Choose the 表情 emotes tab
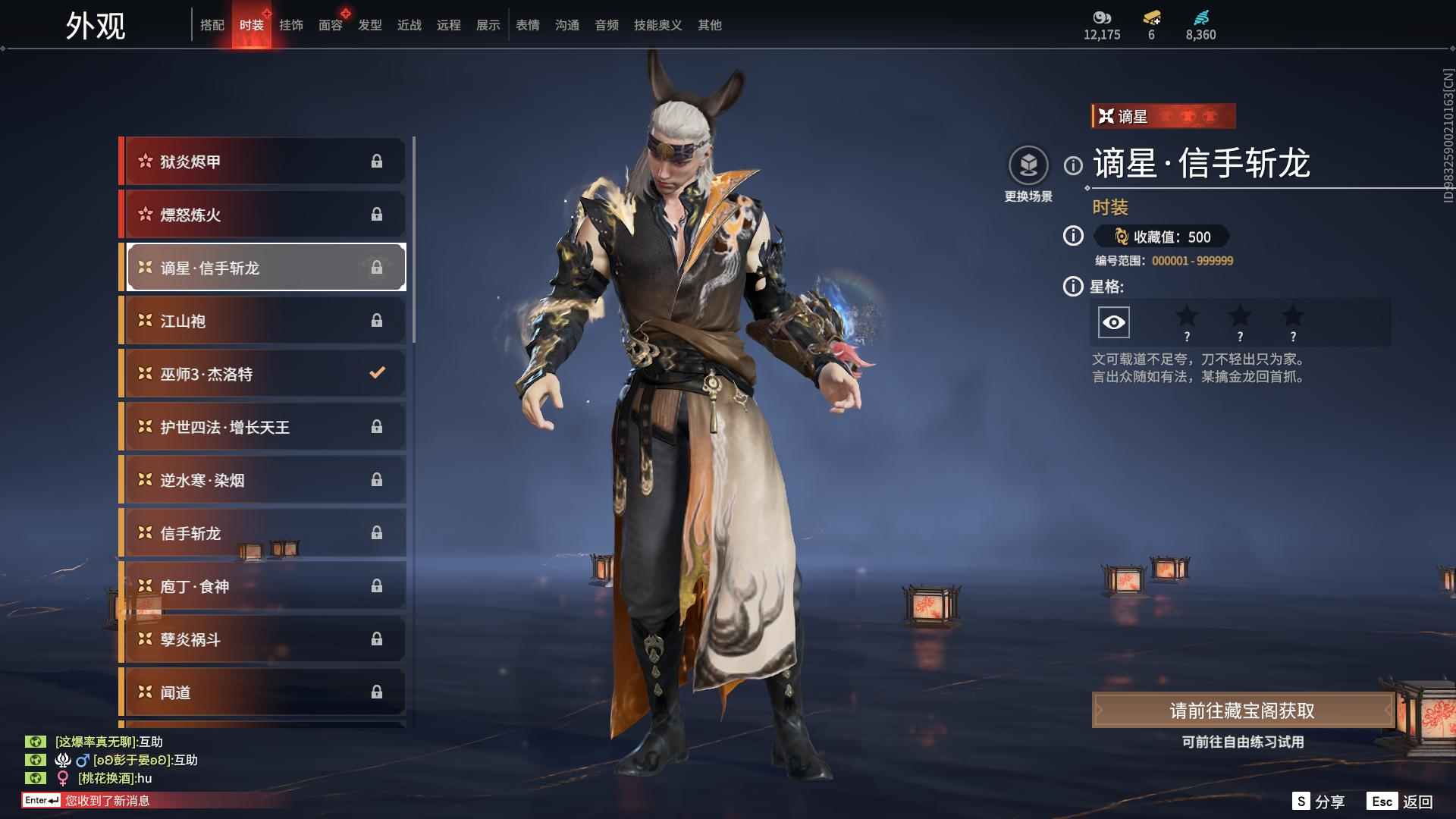 pos(528,25)
